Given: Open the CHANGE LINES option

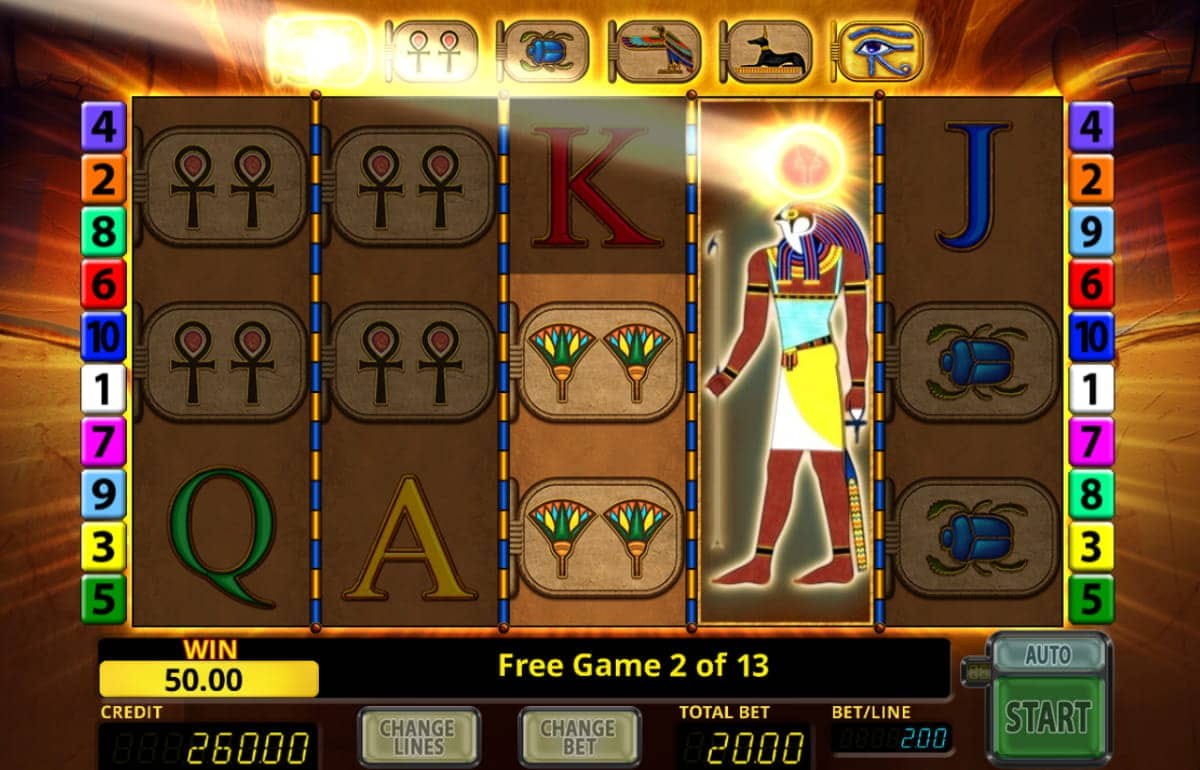Looking at the screenshot, I should click(419, 739).
